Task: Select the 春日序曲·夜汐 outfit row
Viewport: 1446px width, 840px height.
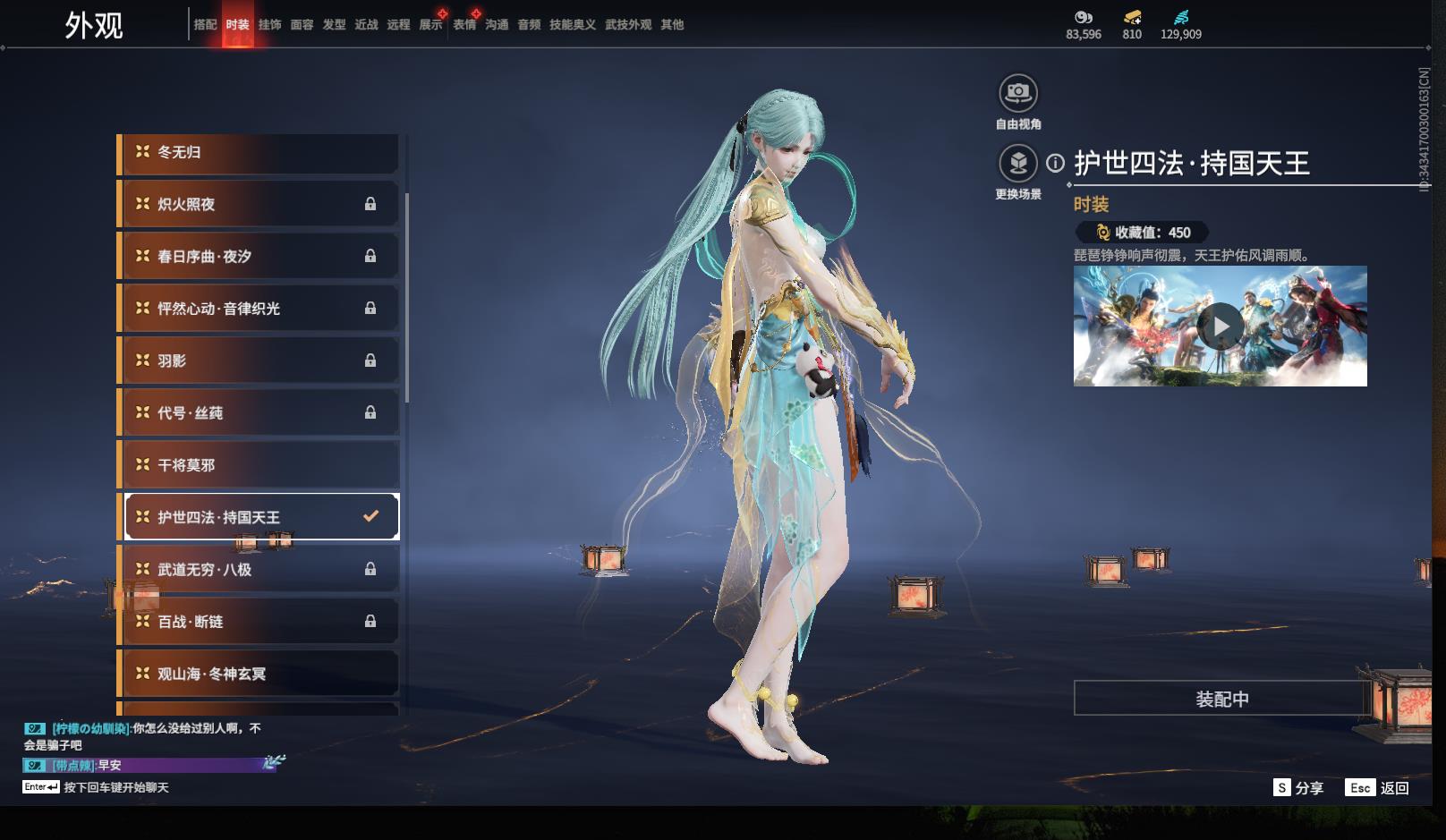Action: (259, 257)
